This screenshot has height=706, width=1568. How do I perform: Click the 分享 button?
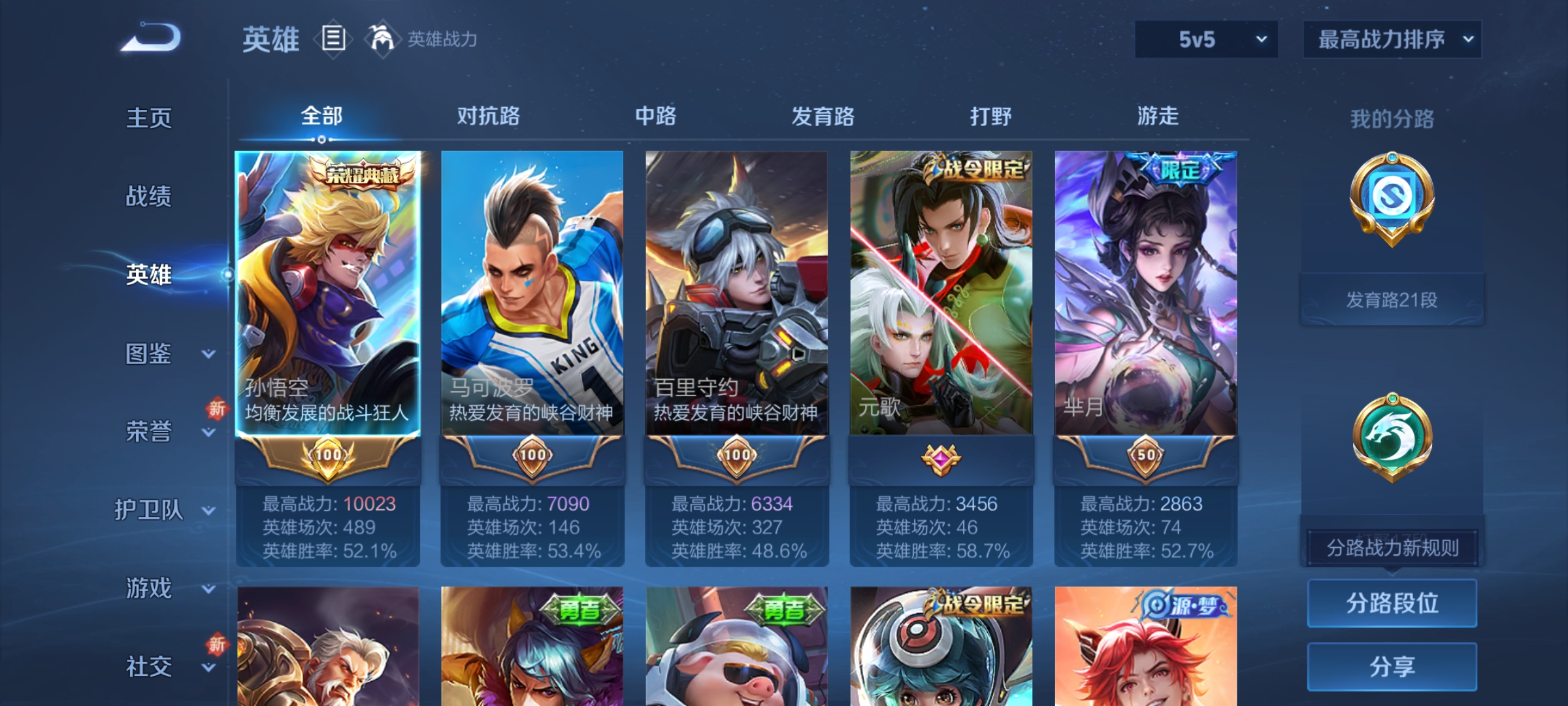click(x=1392, y=667)
